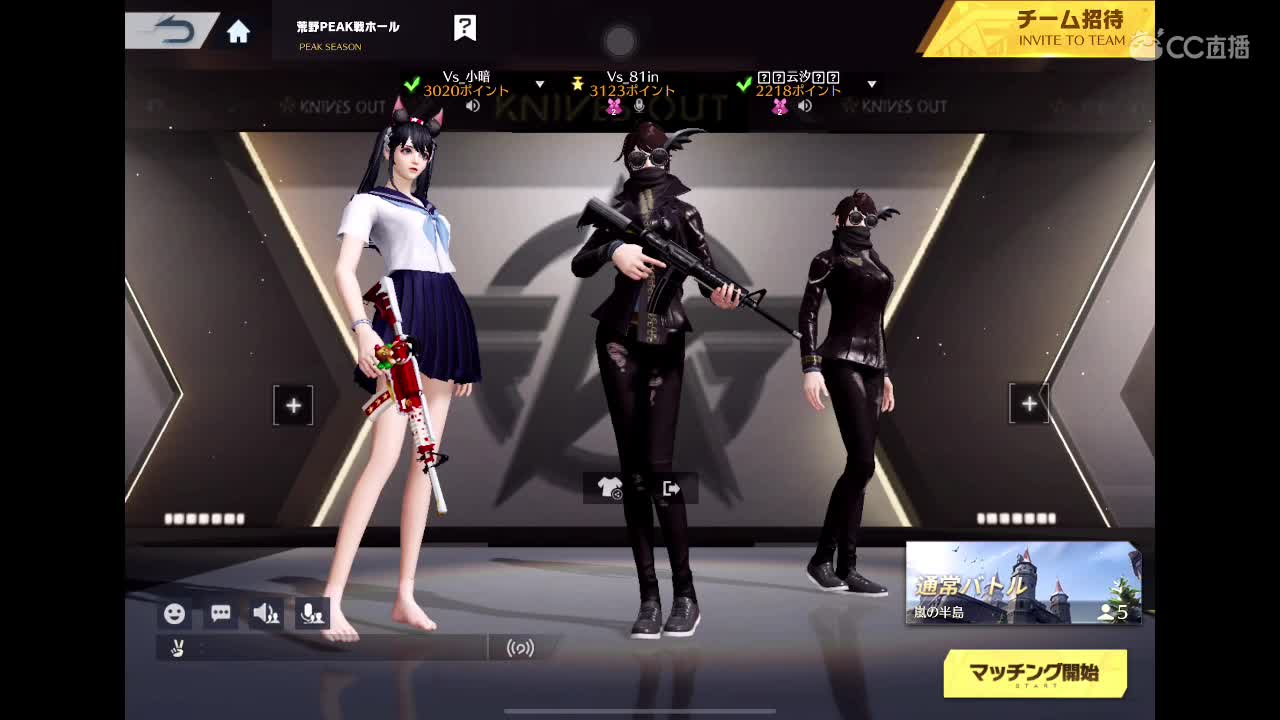
Task: Click the chat input field at bottom
Action: 340,648
